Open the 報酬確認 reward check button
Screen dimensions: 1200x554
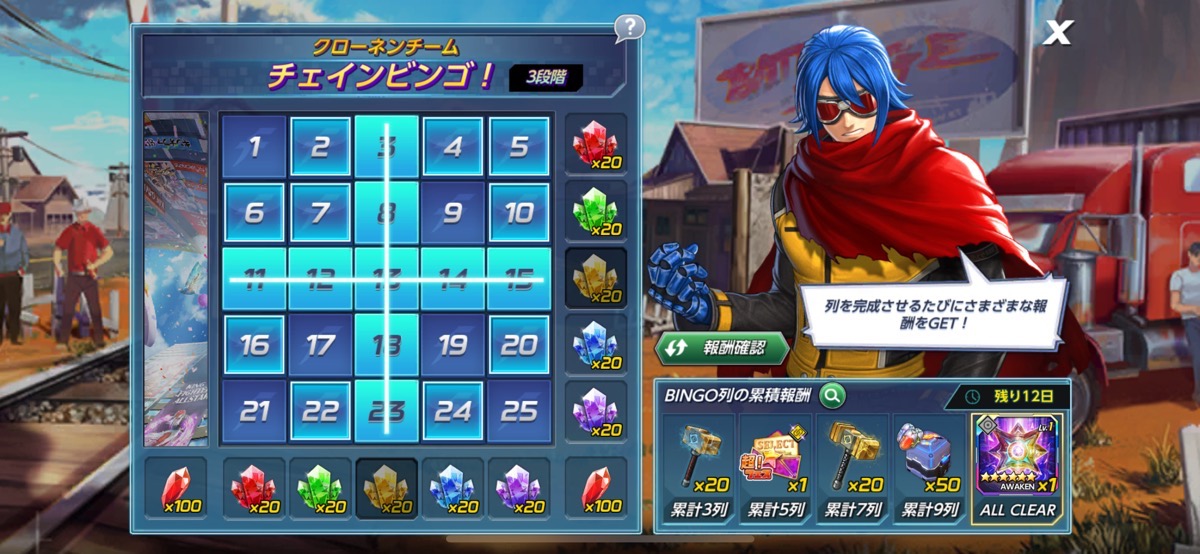[721, 348]
